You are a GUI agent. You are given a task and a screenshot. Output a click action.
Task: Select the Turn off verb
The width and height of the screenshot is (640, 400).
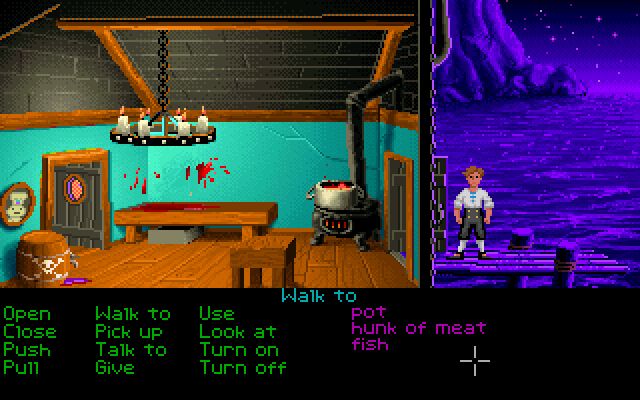[x=243, y=367]
